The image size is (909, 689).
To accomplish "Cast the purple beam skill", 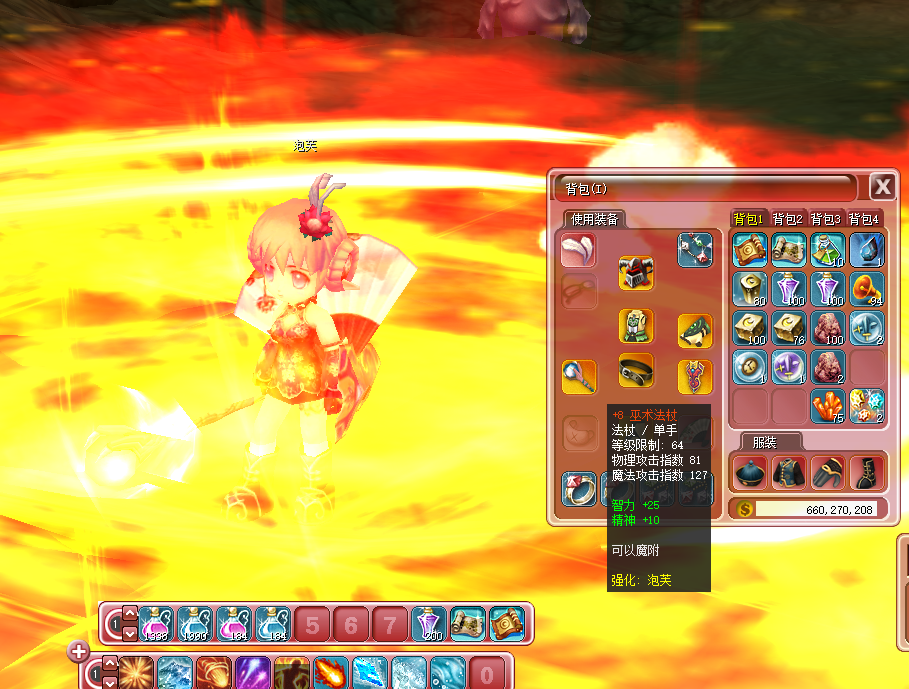I will tap(251, 671).
